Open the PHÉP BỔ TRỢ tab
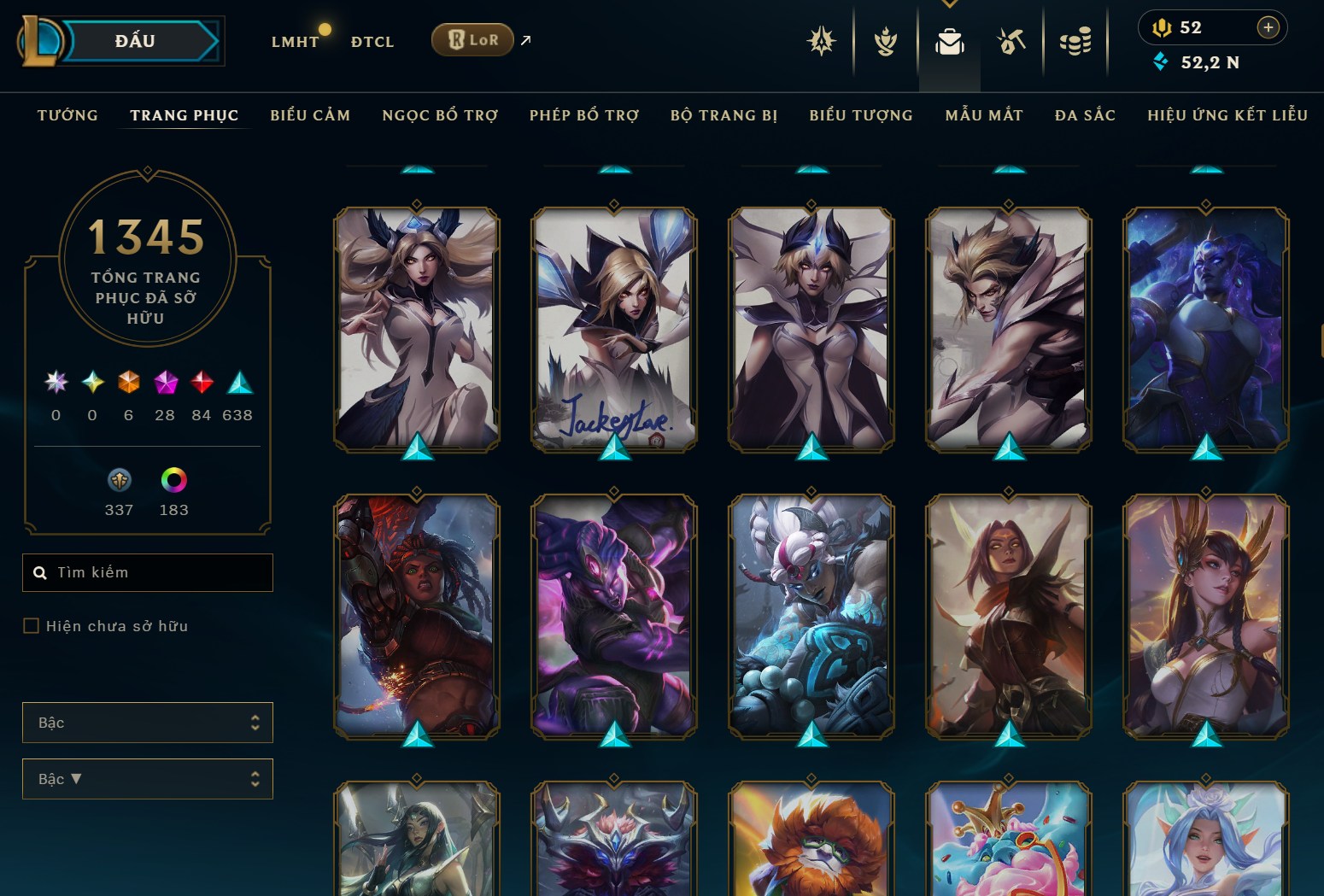1324x896 pixels. point(584,115)
